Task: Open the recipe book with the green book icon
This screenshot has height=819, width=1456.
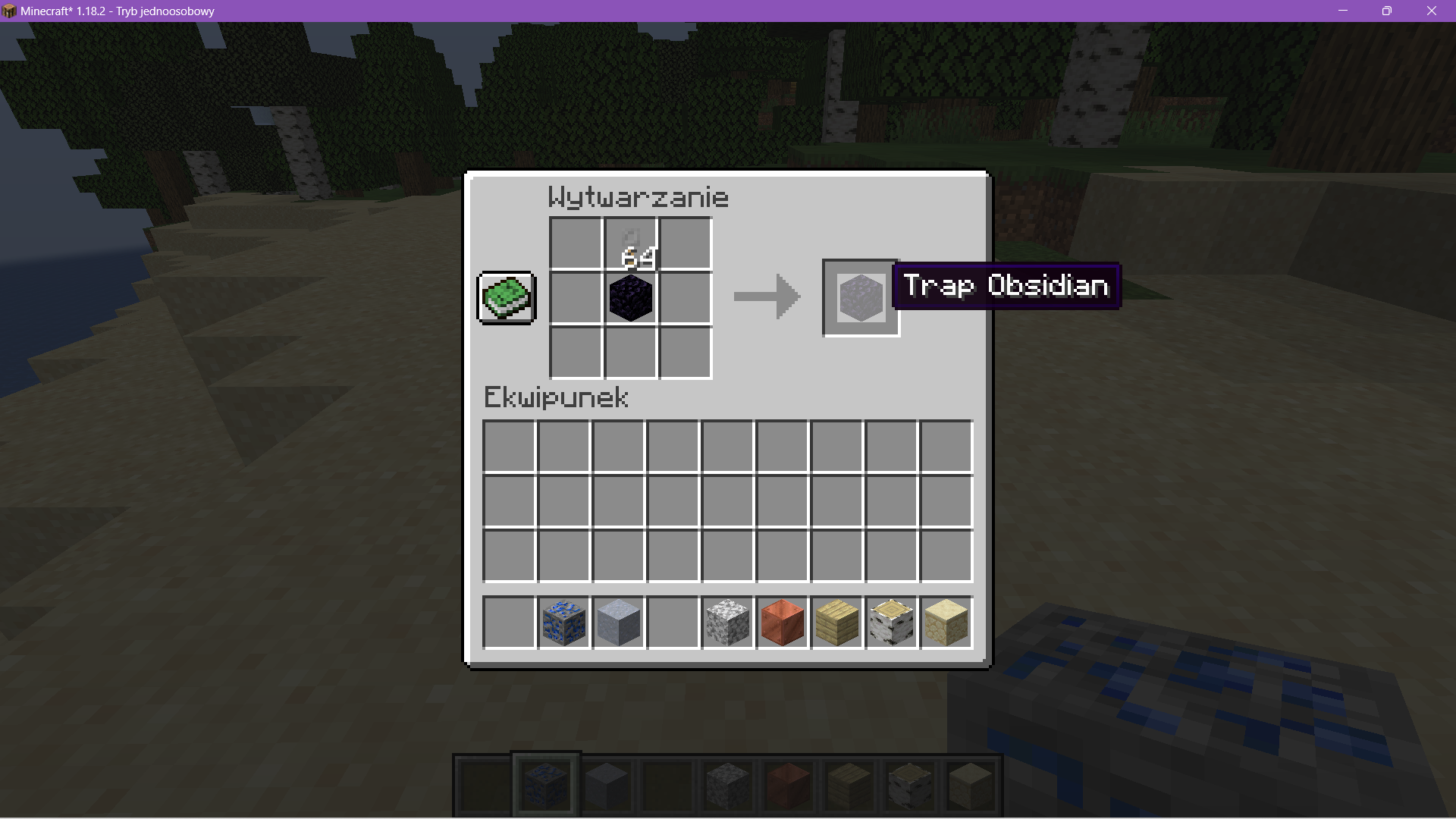Action: pos(506,297)
